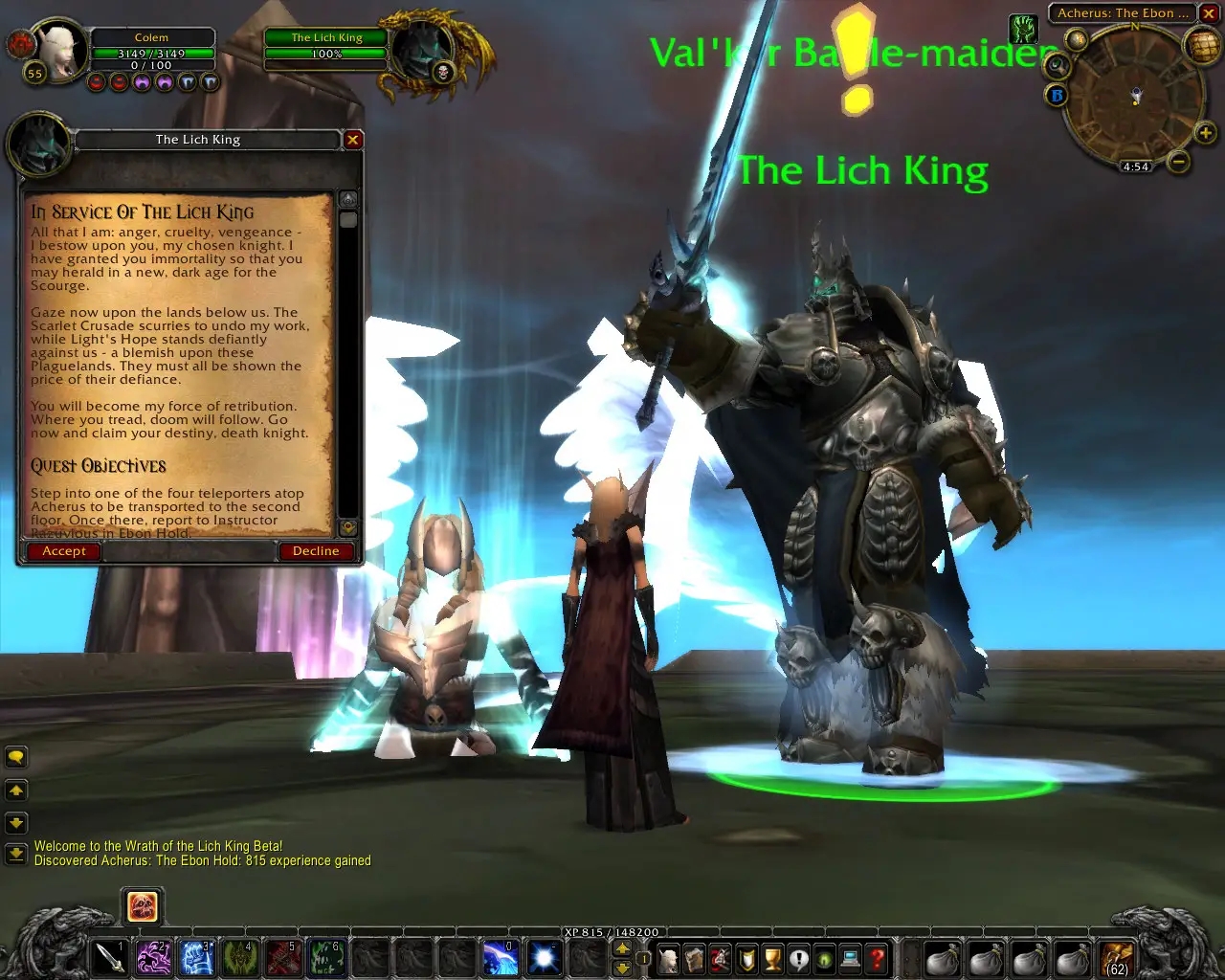
Task: Open the character info micro button
Action: point(669,957)
